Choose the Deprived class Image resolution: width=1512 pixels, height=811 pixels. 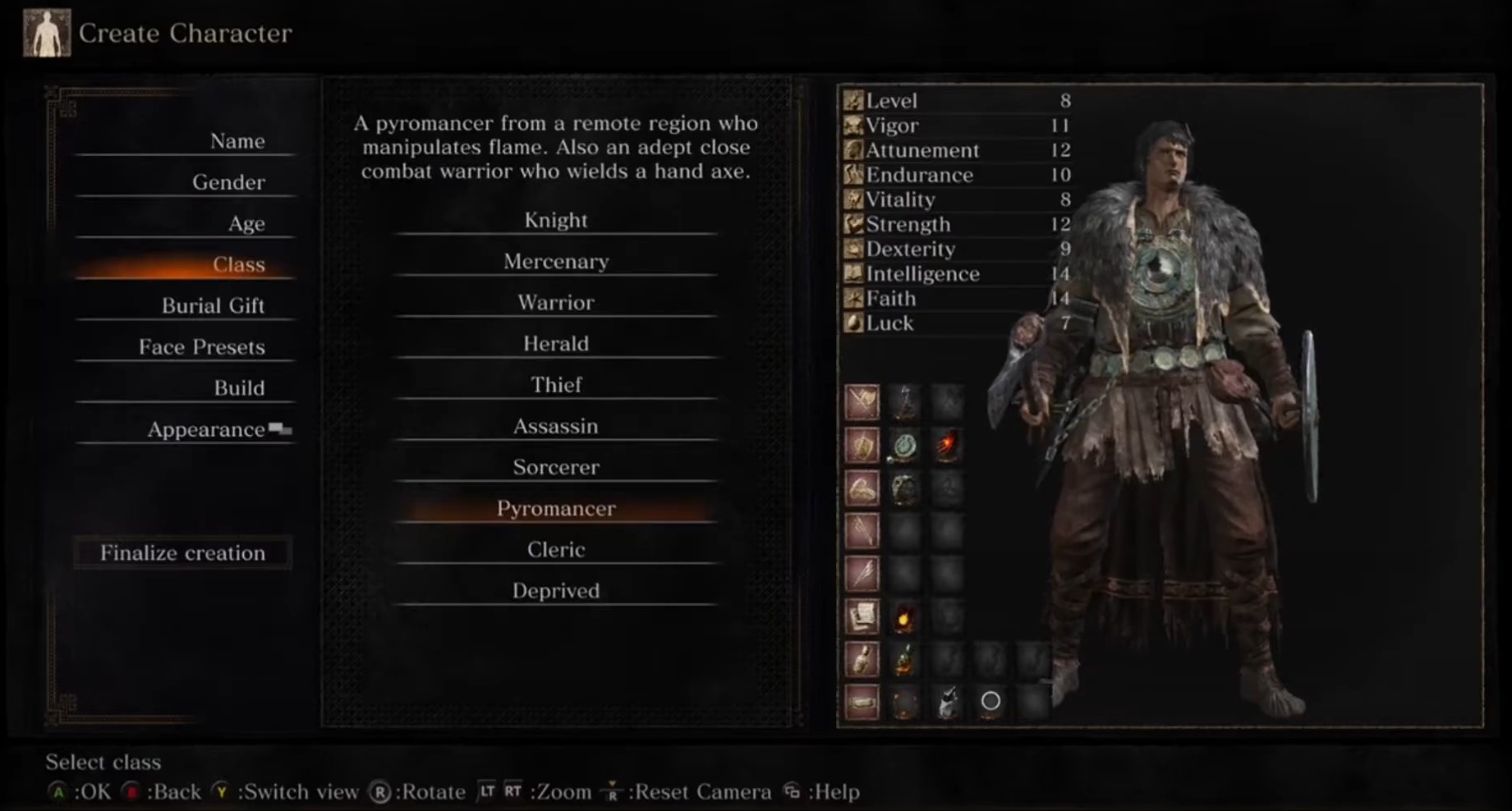556,590
